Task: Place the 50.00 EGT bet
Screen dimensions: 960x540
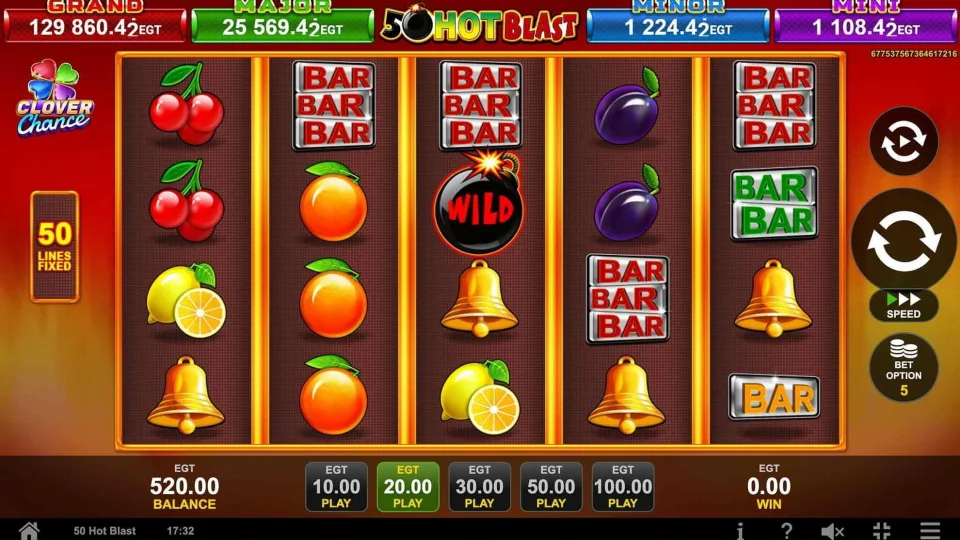Action: (x=551, y=487)
